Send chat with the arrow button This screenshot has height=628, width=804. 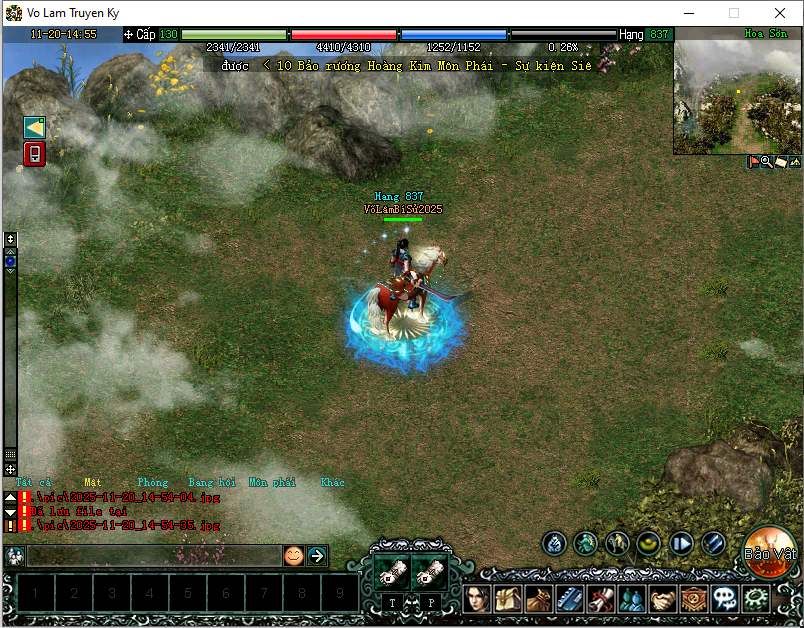coord(317,556)
